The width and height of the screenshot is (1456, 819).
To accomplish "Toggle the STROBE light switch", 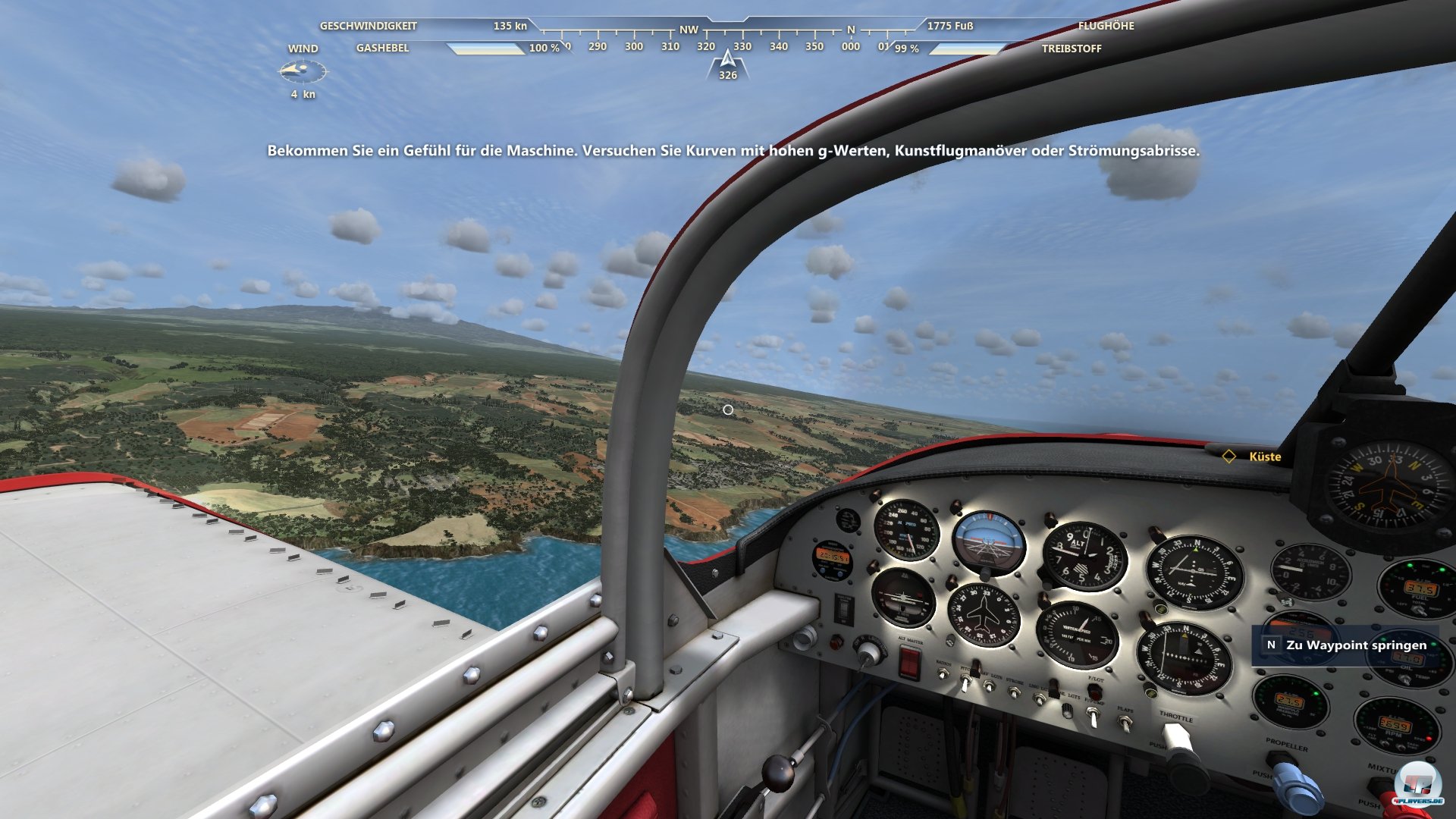I will pos(1015,693).
